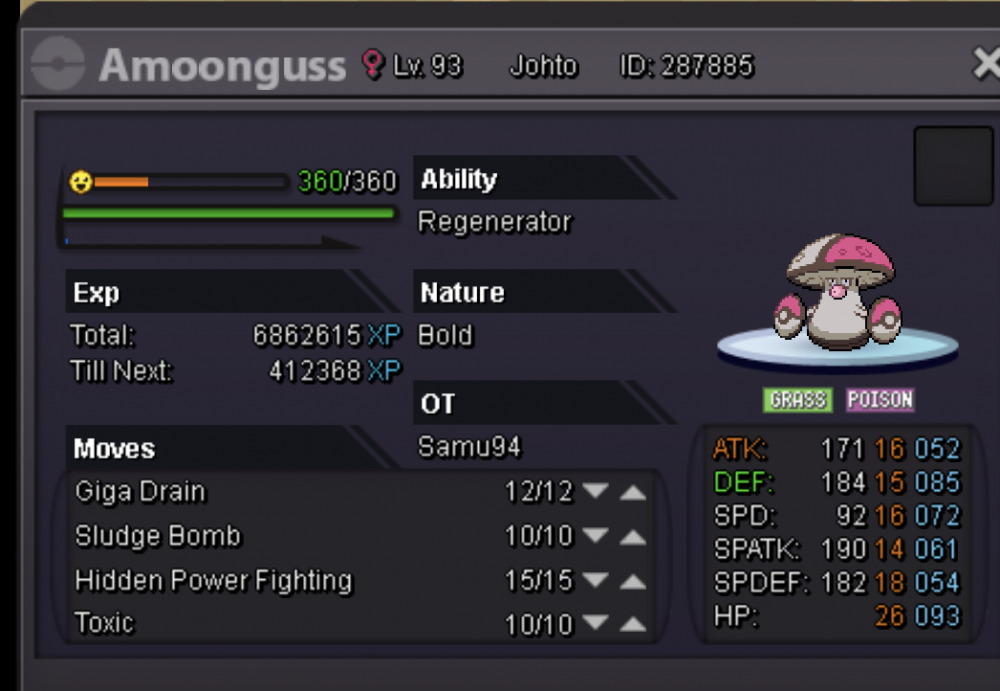Choose the Hidden Power Fighting move

(x=213, y=581)
